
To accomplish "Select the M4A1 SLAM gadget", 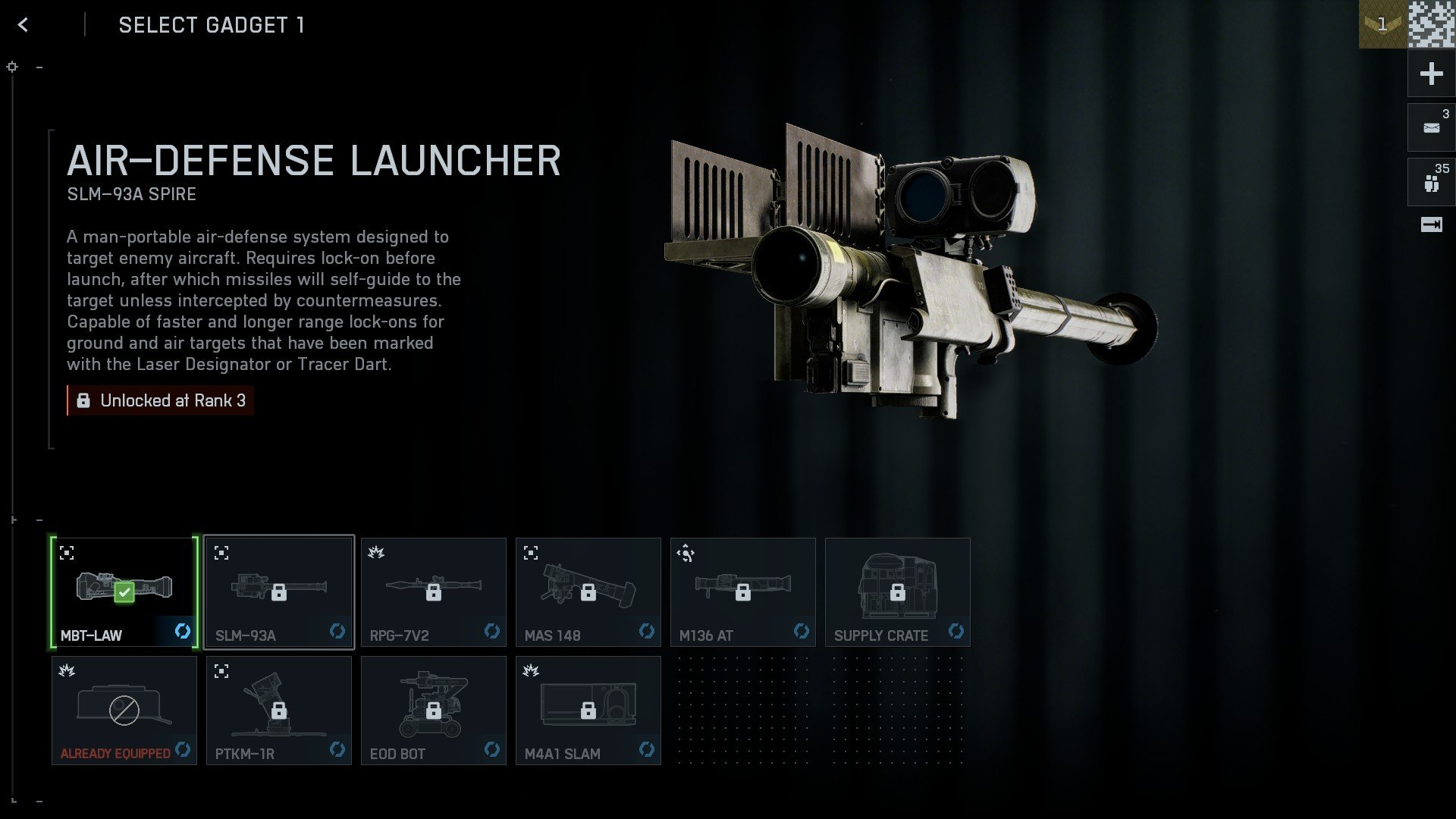I will (588, 710).
